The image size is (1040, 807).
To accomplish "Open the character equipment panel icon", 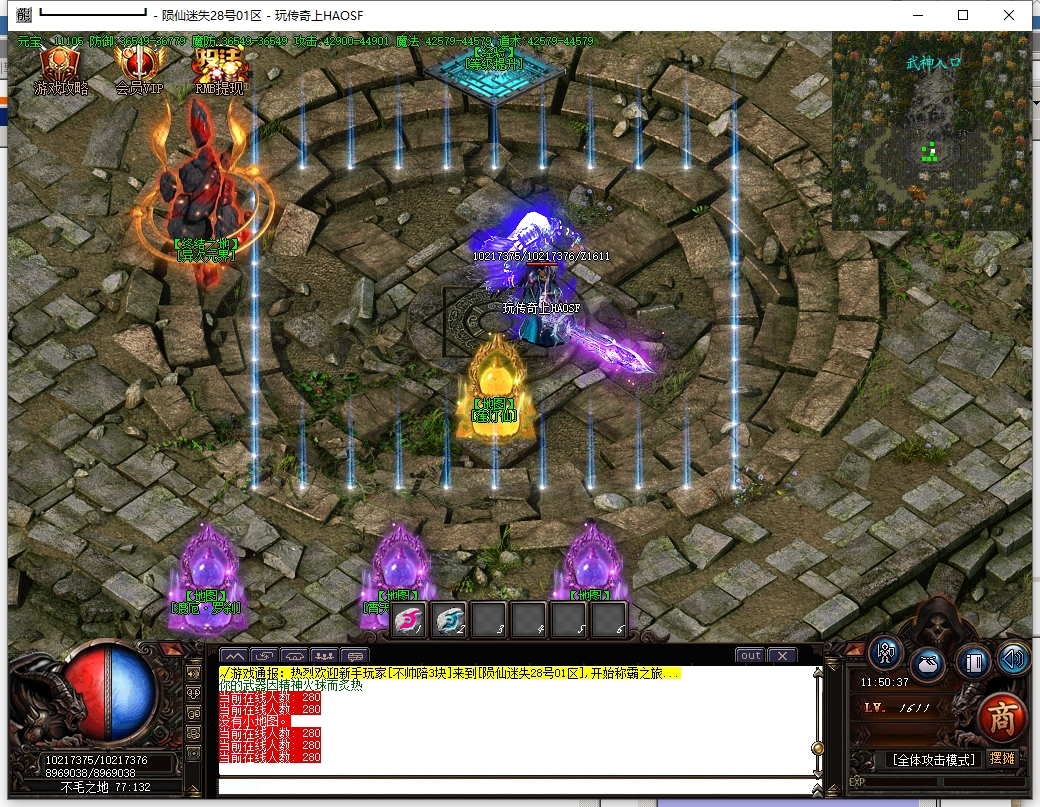I will (885, 652).
